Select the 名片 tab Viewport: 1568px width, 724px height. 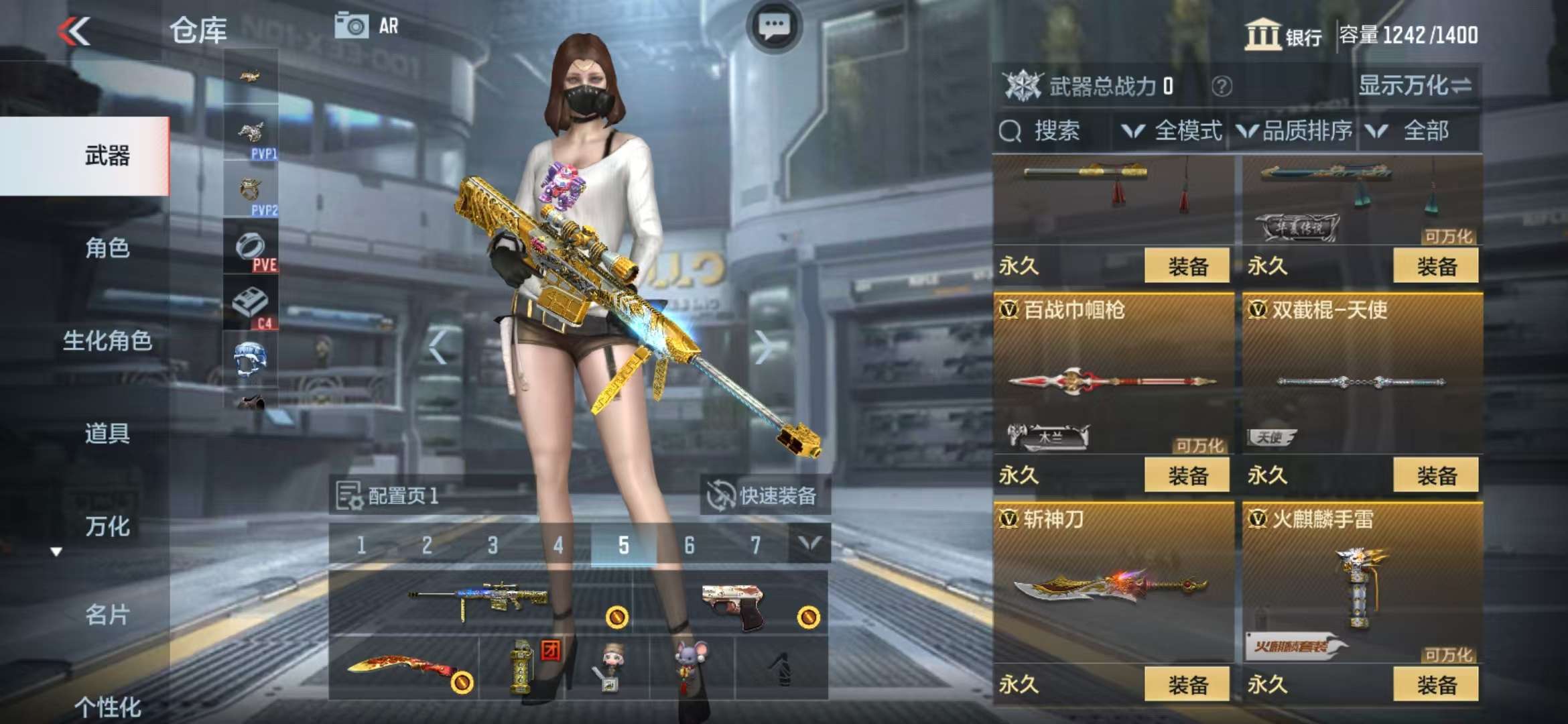point(107,614)
